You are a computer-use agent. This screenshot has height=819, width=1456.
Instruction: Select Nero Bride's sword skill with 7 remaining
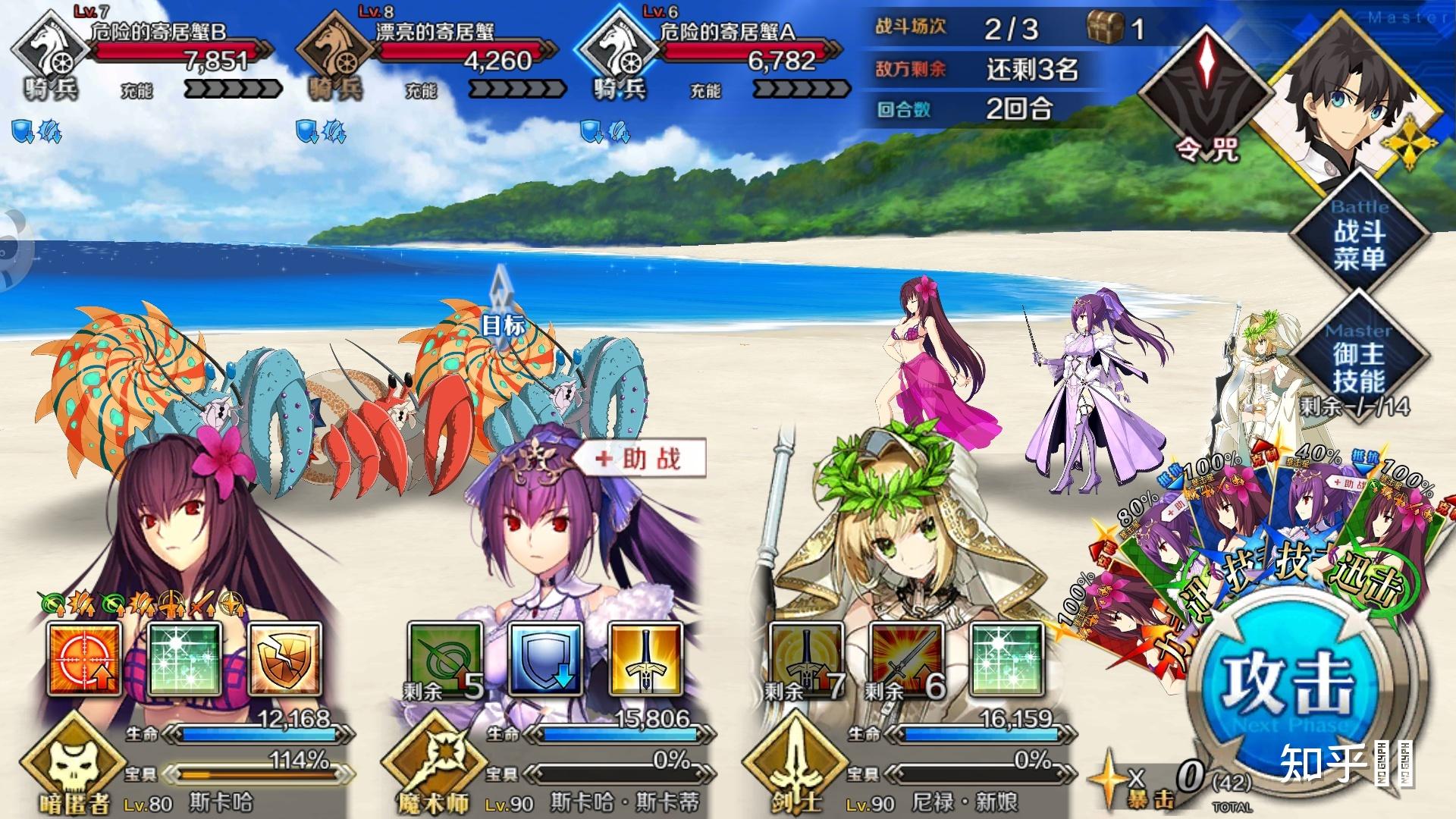pyautogui.click(x=805, y=659)
